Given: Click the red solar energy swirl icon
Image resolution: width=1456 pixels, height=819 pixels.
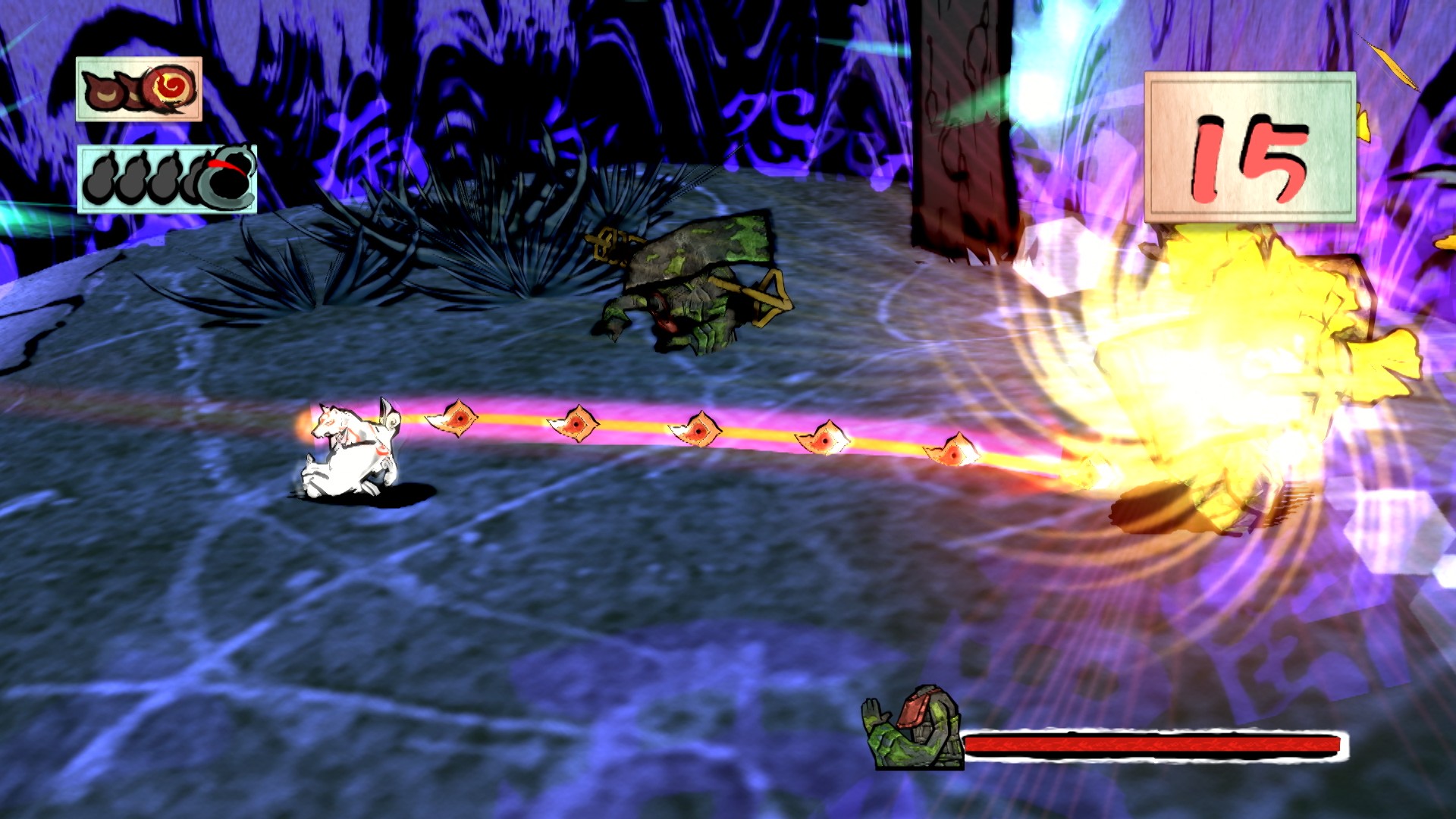Looking at the screenshot, I should click(171, 89).
